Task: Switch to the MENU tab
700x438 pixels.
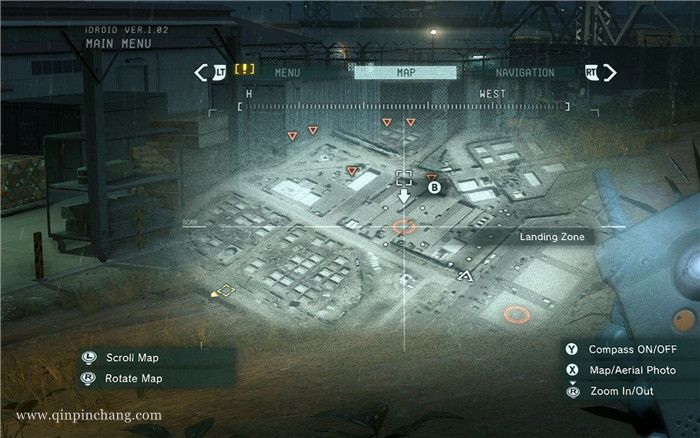Action: click(x=288, y=73)
